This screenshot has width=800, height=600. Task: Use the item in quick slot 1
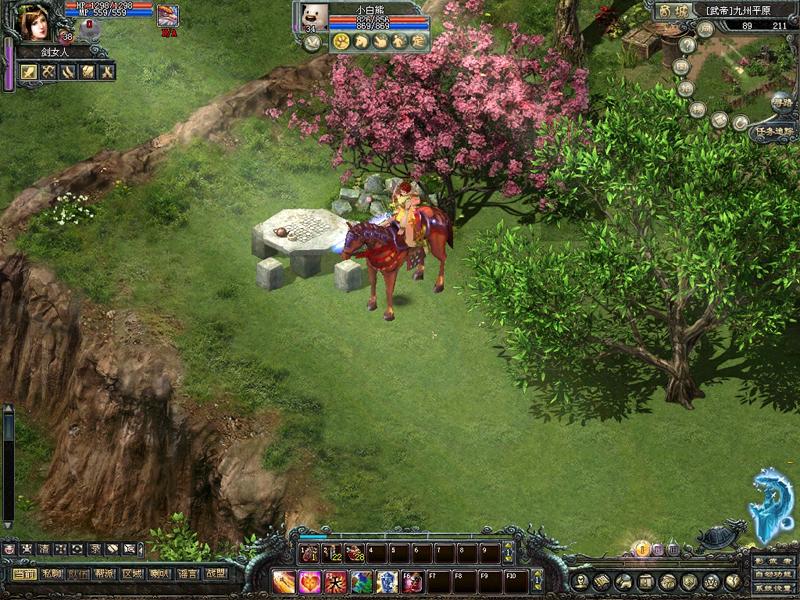tap(310, 552)
